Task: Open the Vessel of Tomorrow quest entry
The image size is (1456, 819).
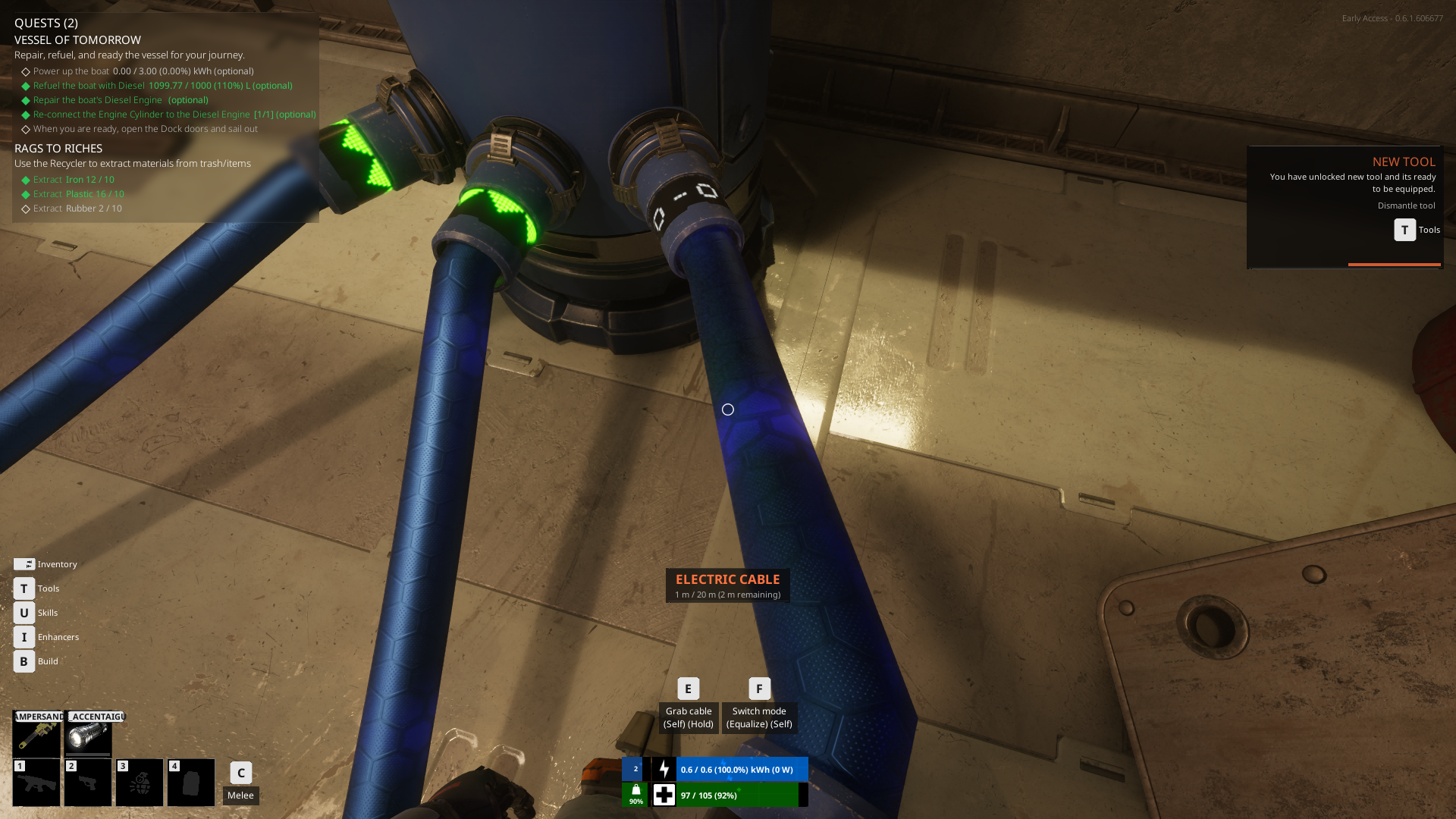Action: pyautogui.click(x=77, y=40)
